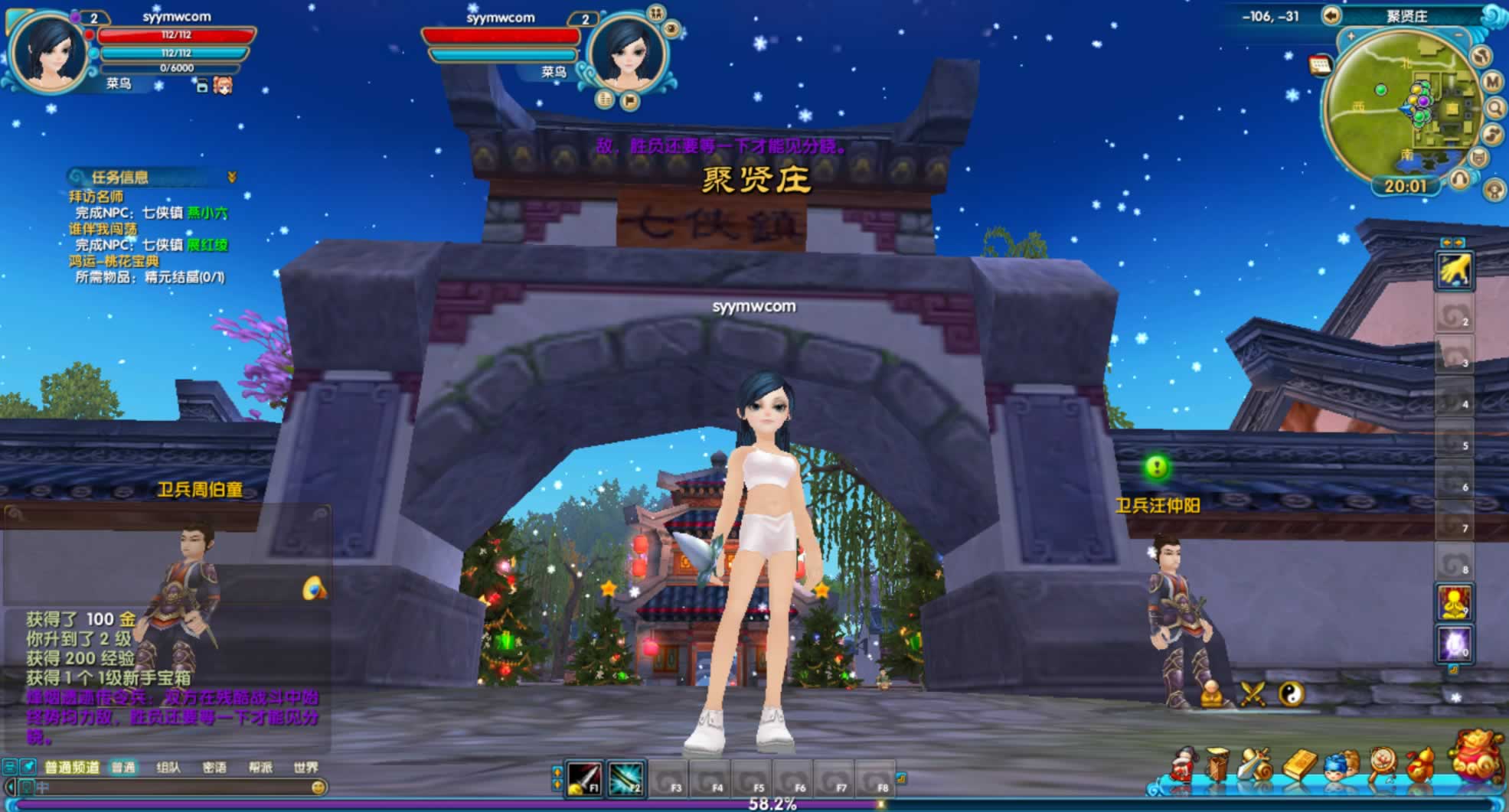This screenshot has width=1509, height=812.
Task: Open the smiley emoji picker in chat
Action: (x=318, y=787)
